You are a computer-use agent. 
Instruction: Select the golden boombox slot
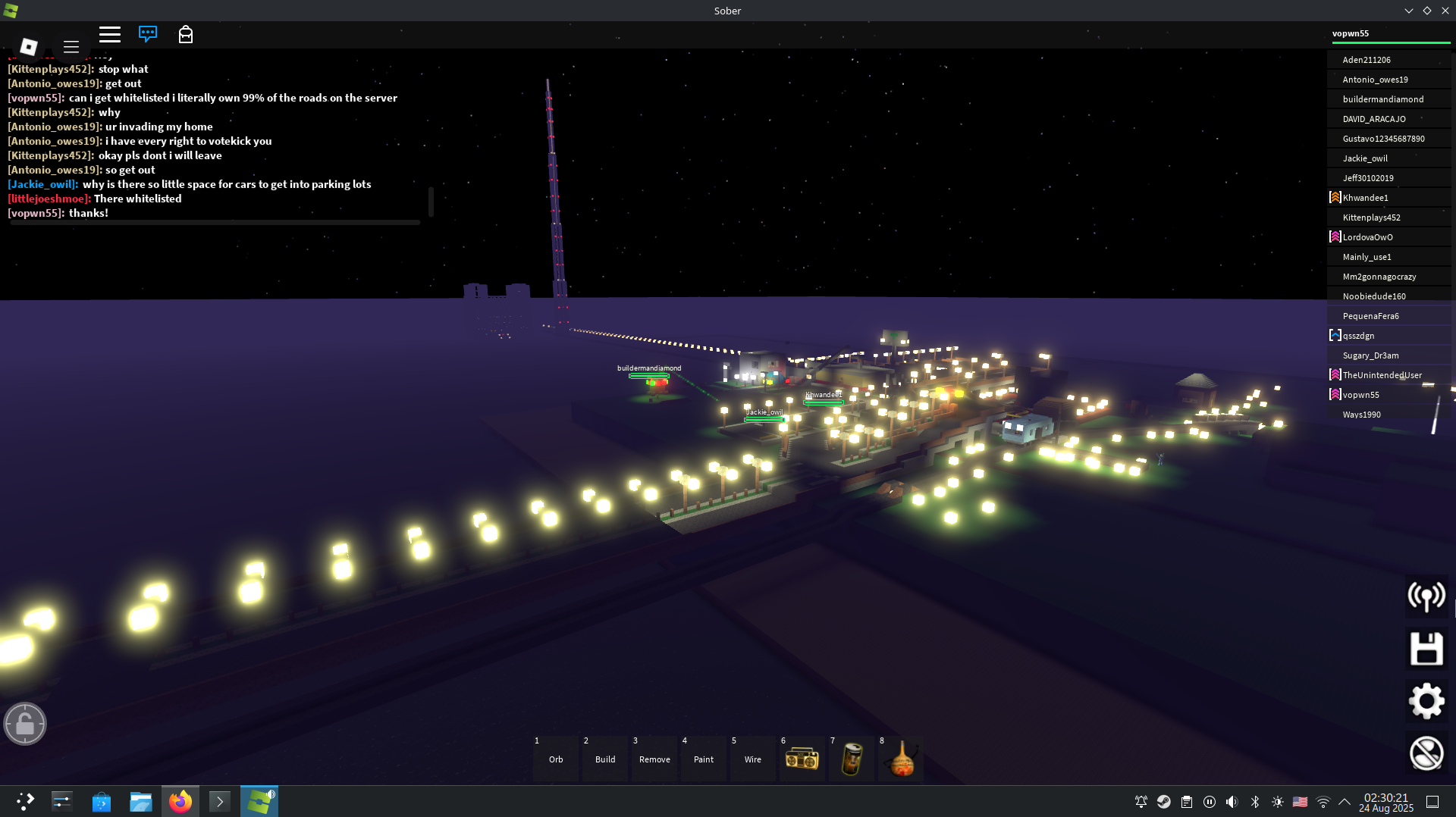(x=802, y=758)
